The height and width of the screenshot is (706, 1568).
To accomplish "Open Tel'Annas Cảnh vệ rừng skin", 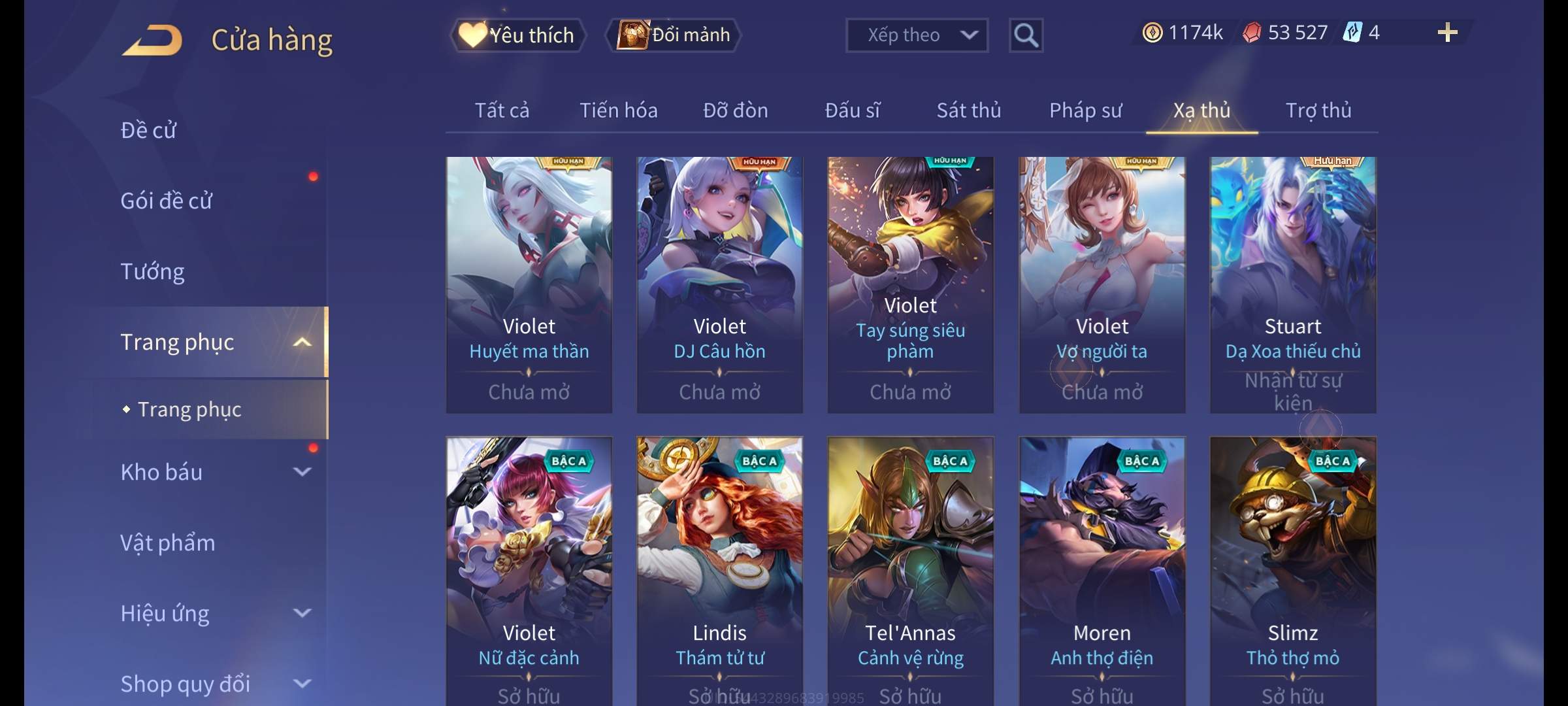I will [910, 569].
